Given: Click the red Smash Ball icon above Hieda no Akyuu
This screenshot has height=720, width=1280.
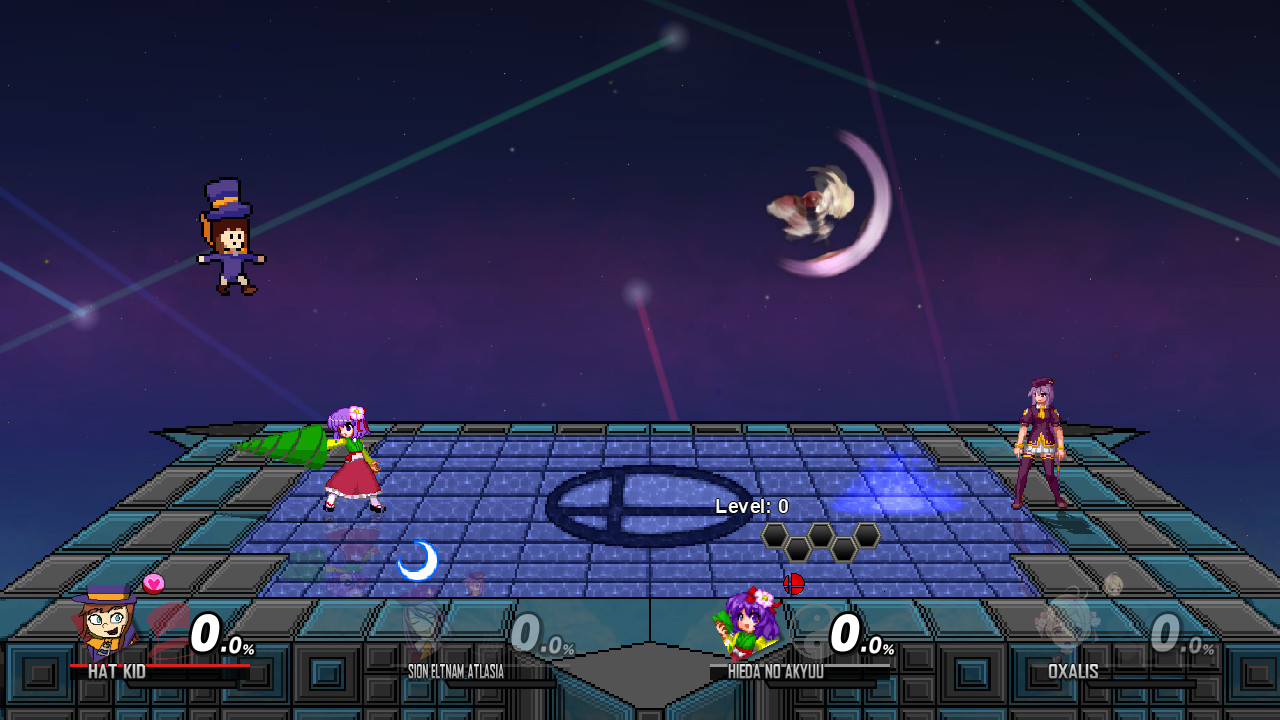Looking at the screenshot, I should coord(794,585).
